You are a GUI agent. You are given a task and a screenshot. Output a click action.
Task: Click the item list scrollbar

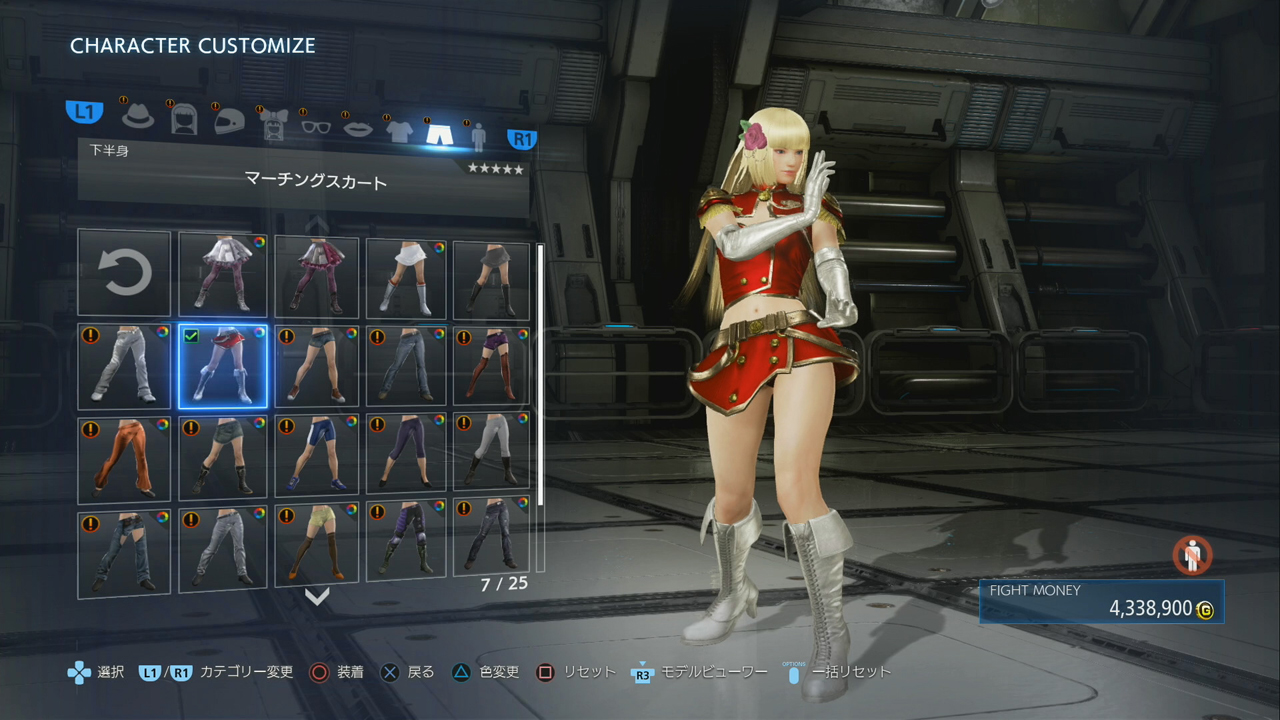click(x=541, y=400)
